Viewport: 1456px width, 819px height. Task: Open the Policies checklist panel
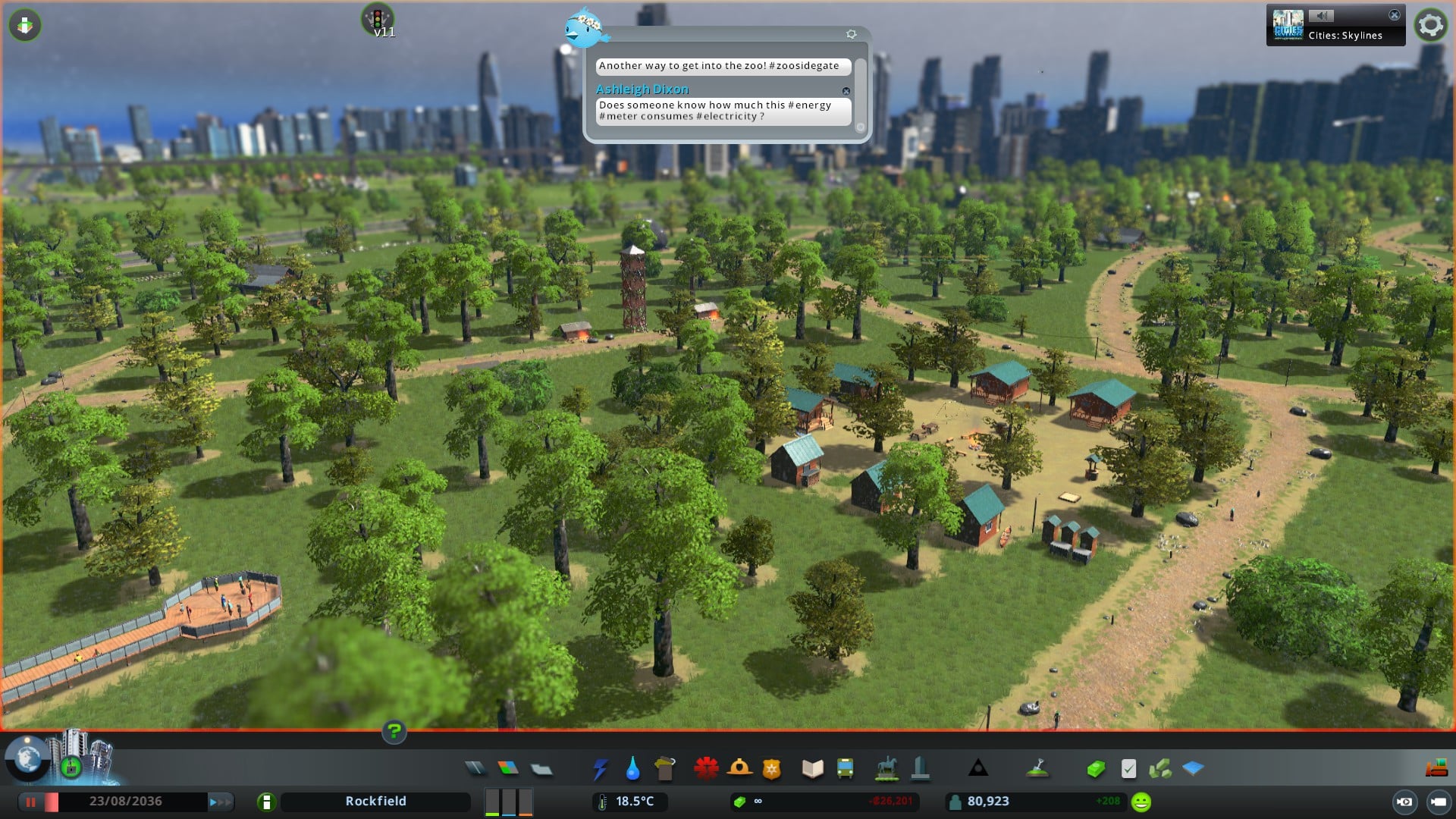point(1128,769)
